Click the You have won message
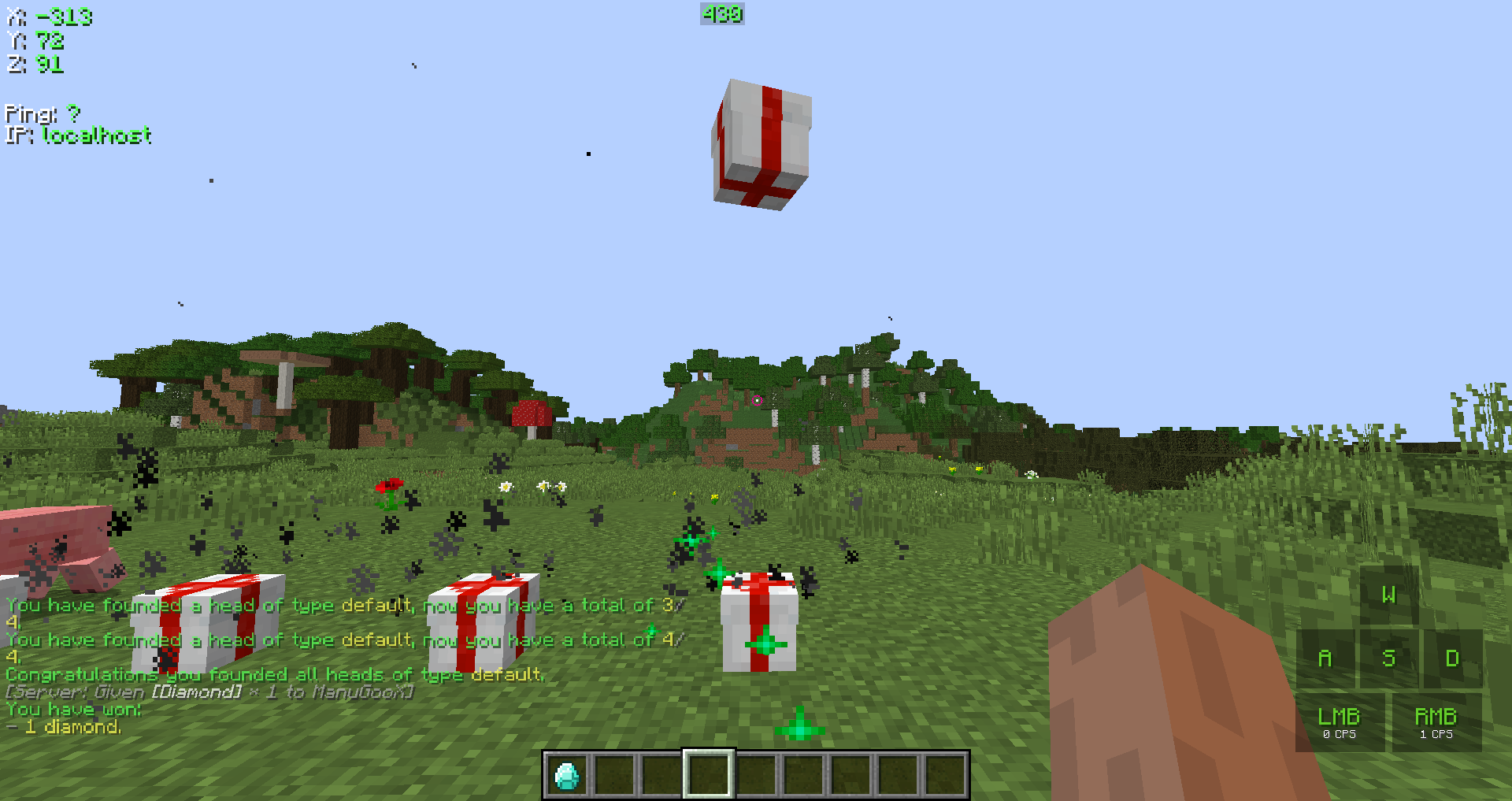The image size is (1512, 801). click(x=73, y=709)
